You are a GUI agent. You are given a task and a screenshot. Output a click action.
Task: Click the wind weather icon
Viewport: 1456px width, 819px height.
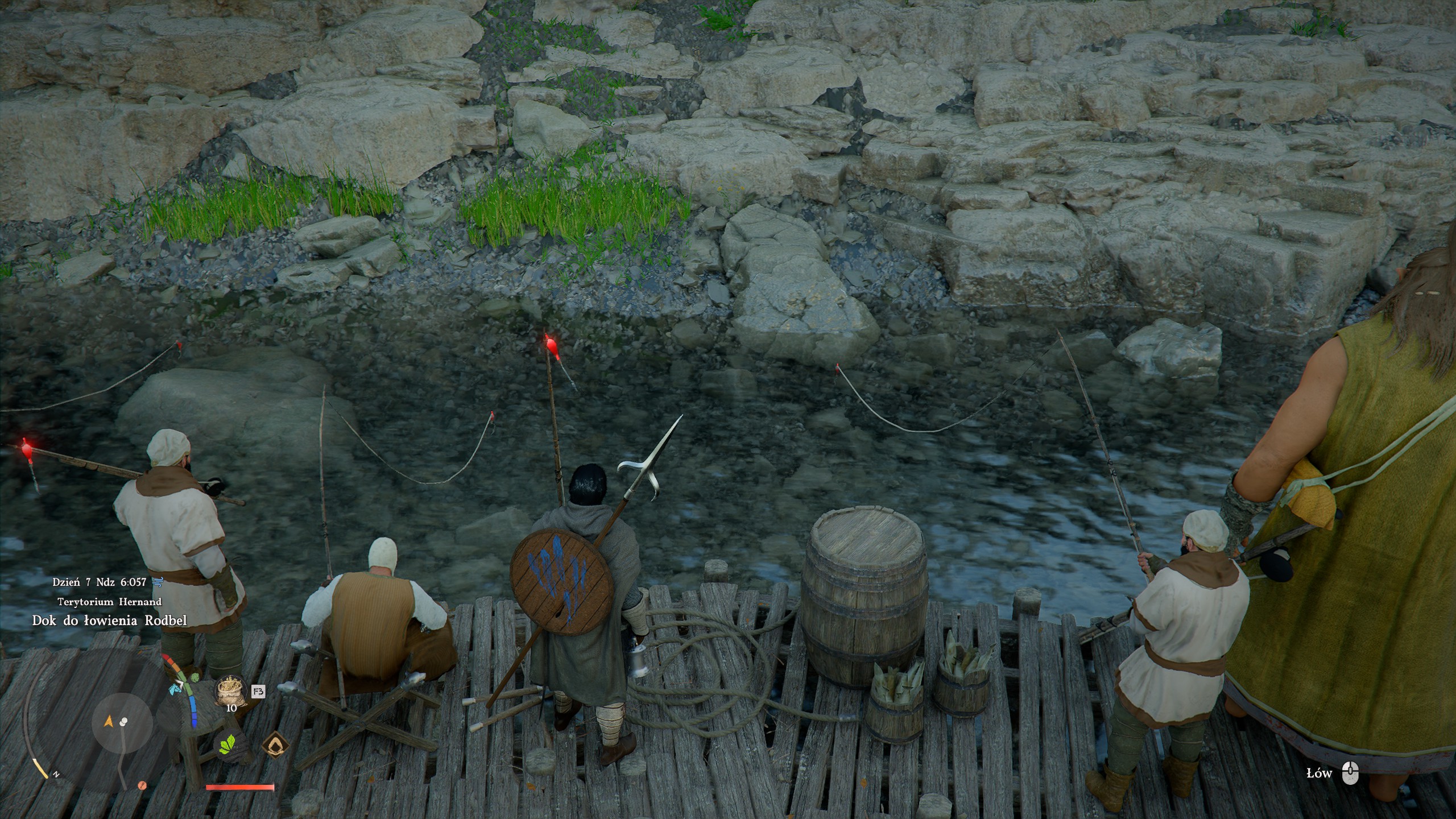click(x=159, y=581)
